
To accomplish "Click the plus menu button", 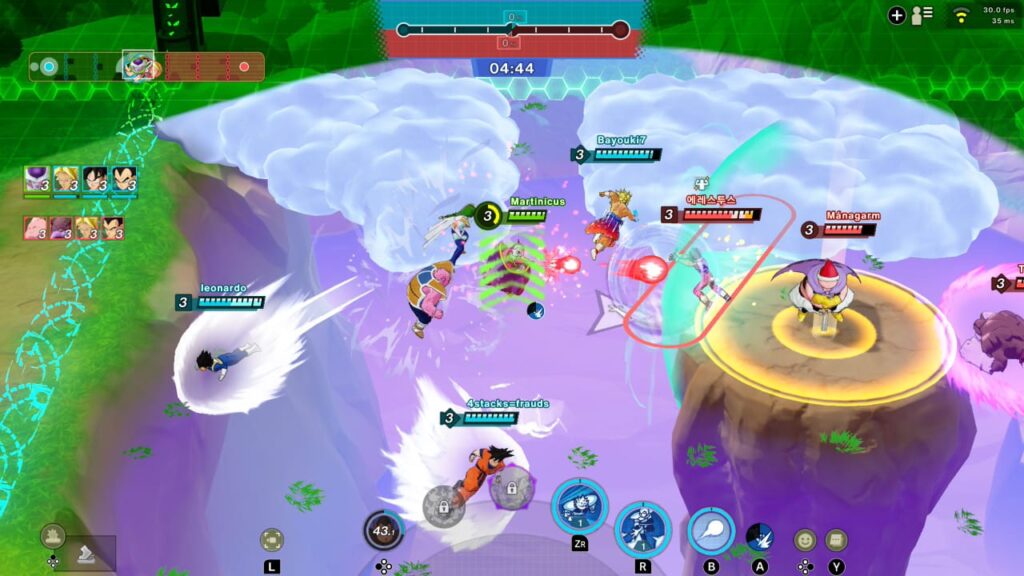I will [896, 15].
